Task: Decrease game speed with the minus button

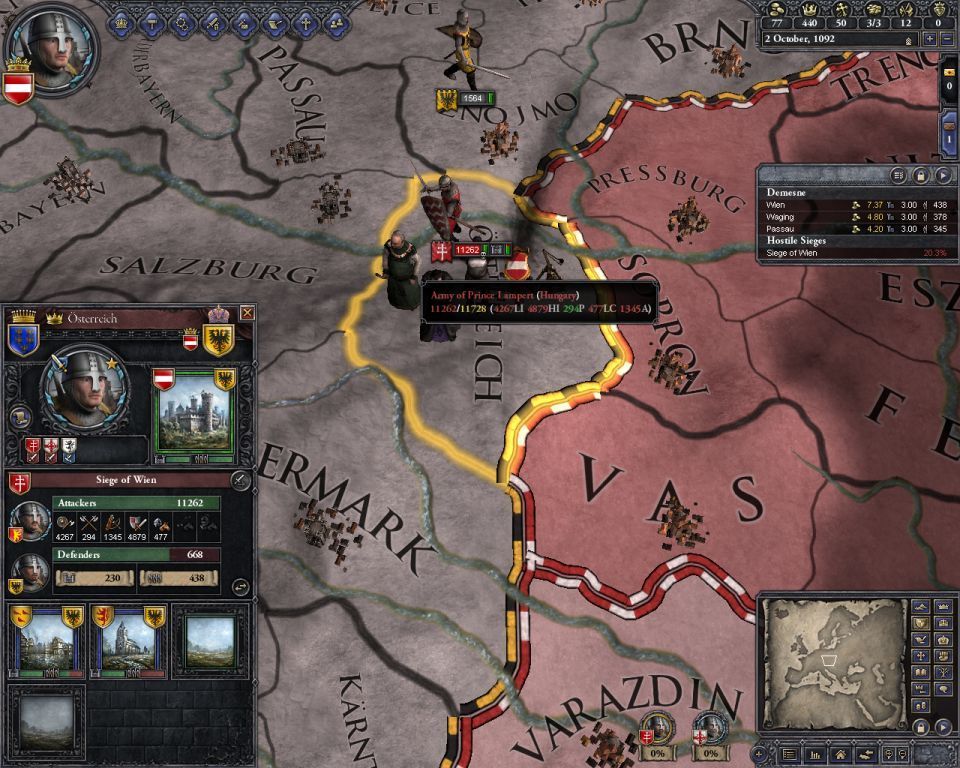Action: tap(947, 39)
